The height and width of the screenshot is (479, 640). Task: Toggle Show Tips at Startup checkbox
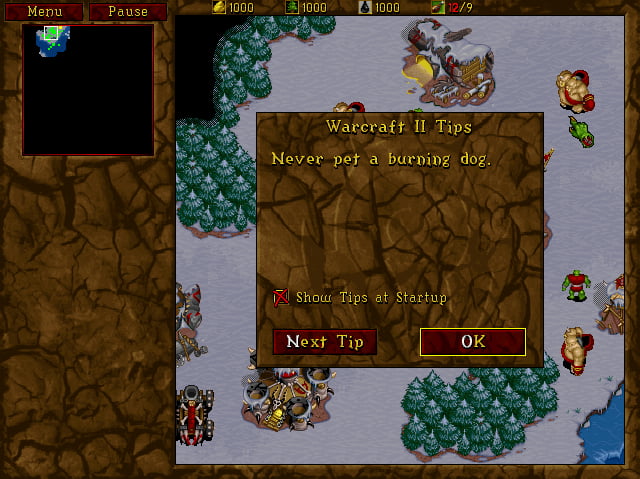(x=281, y=297)
